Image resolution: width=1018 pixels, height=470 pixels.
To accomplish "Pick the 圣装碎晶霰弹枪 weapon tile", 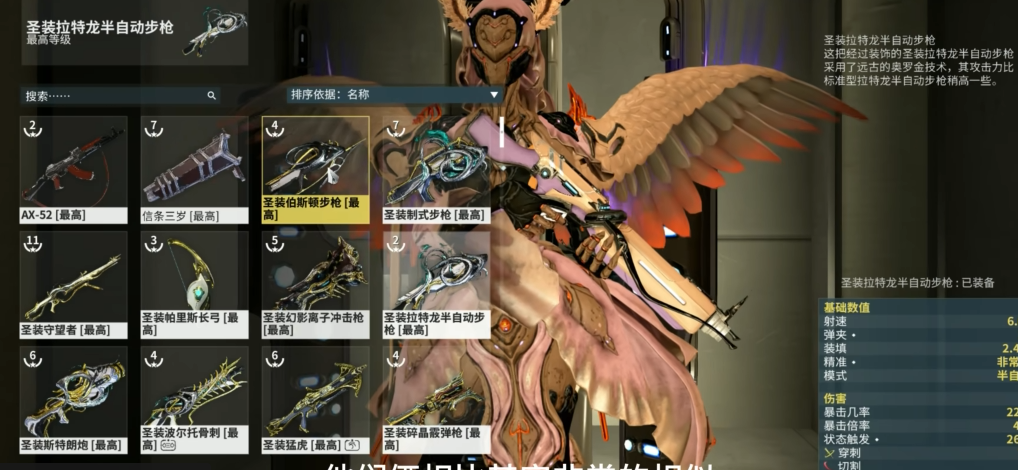I will (436, 399).
